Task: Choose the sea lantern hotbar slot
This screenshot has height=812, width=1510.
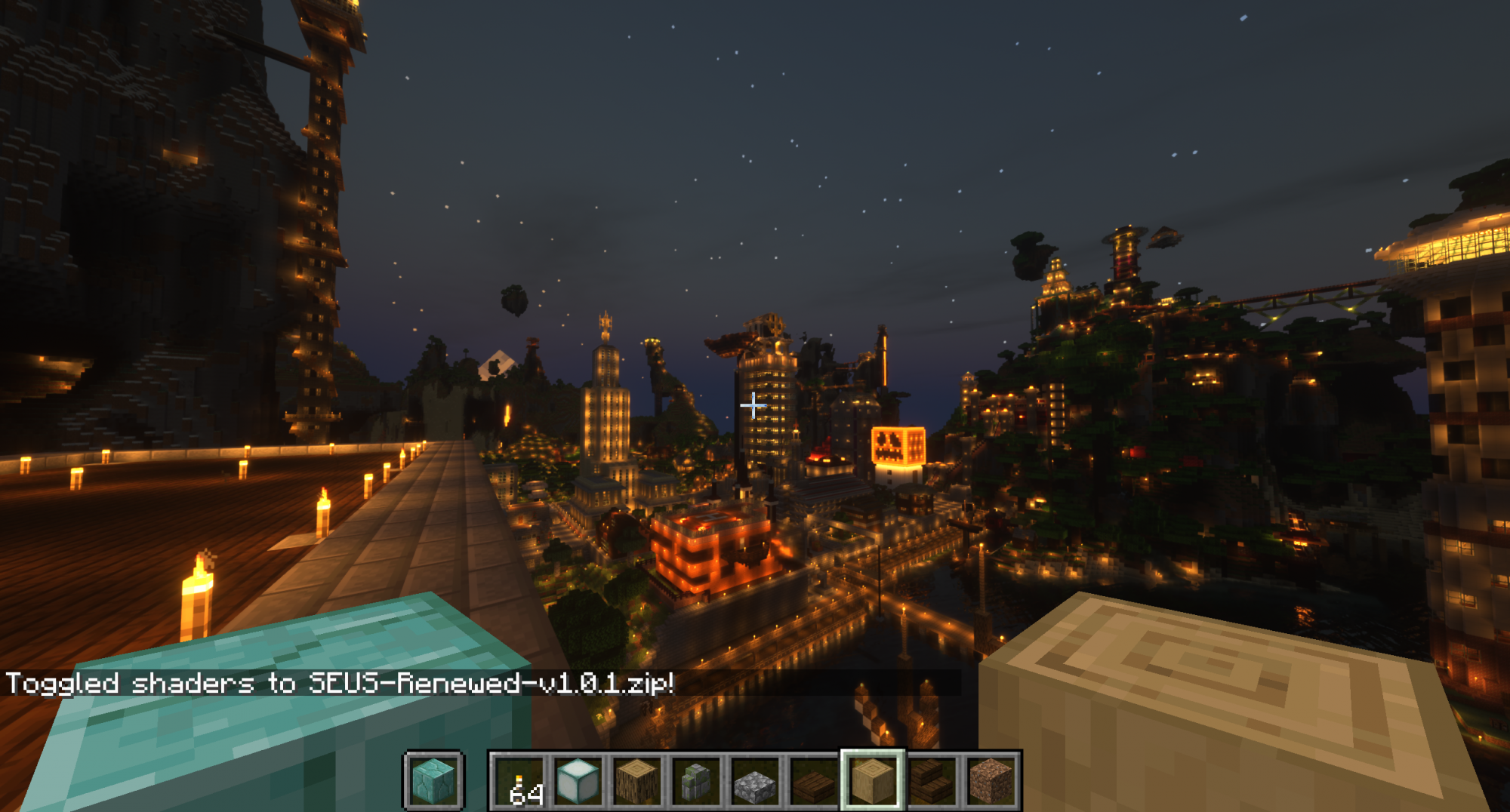Action: pos(578,780)
